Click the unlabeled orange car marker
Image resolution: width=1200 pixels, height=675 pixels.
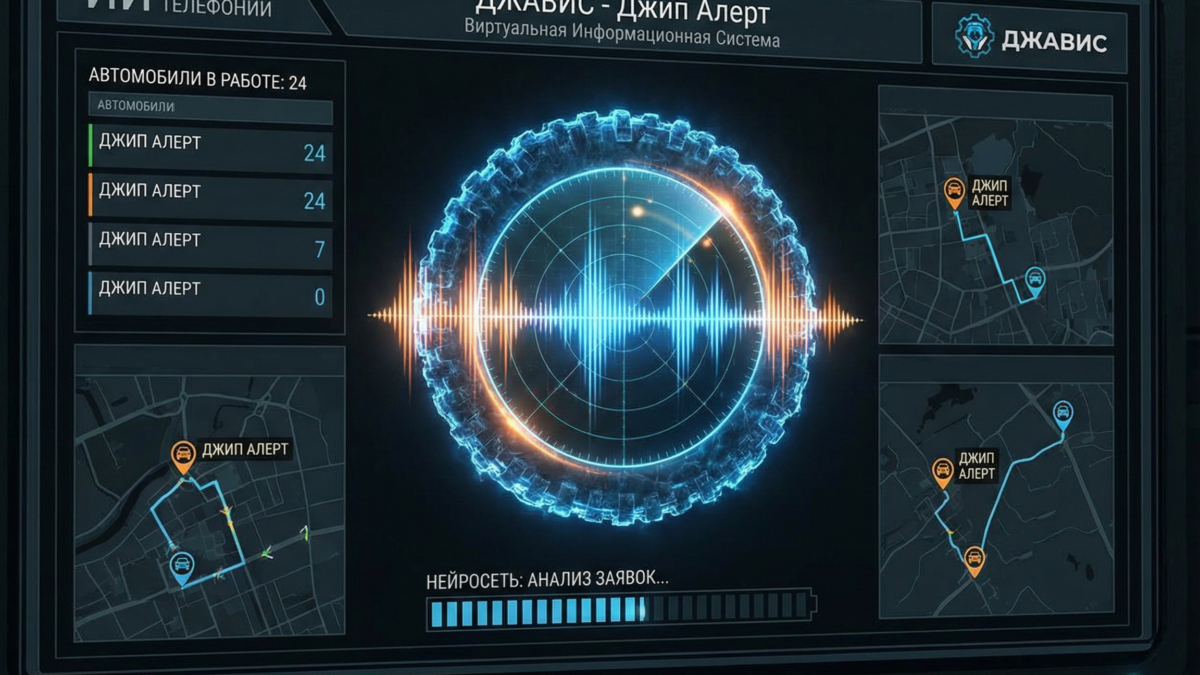point(973,559)
